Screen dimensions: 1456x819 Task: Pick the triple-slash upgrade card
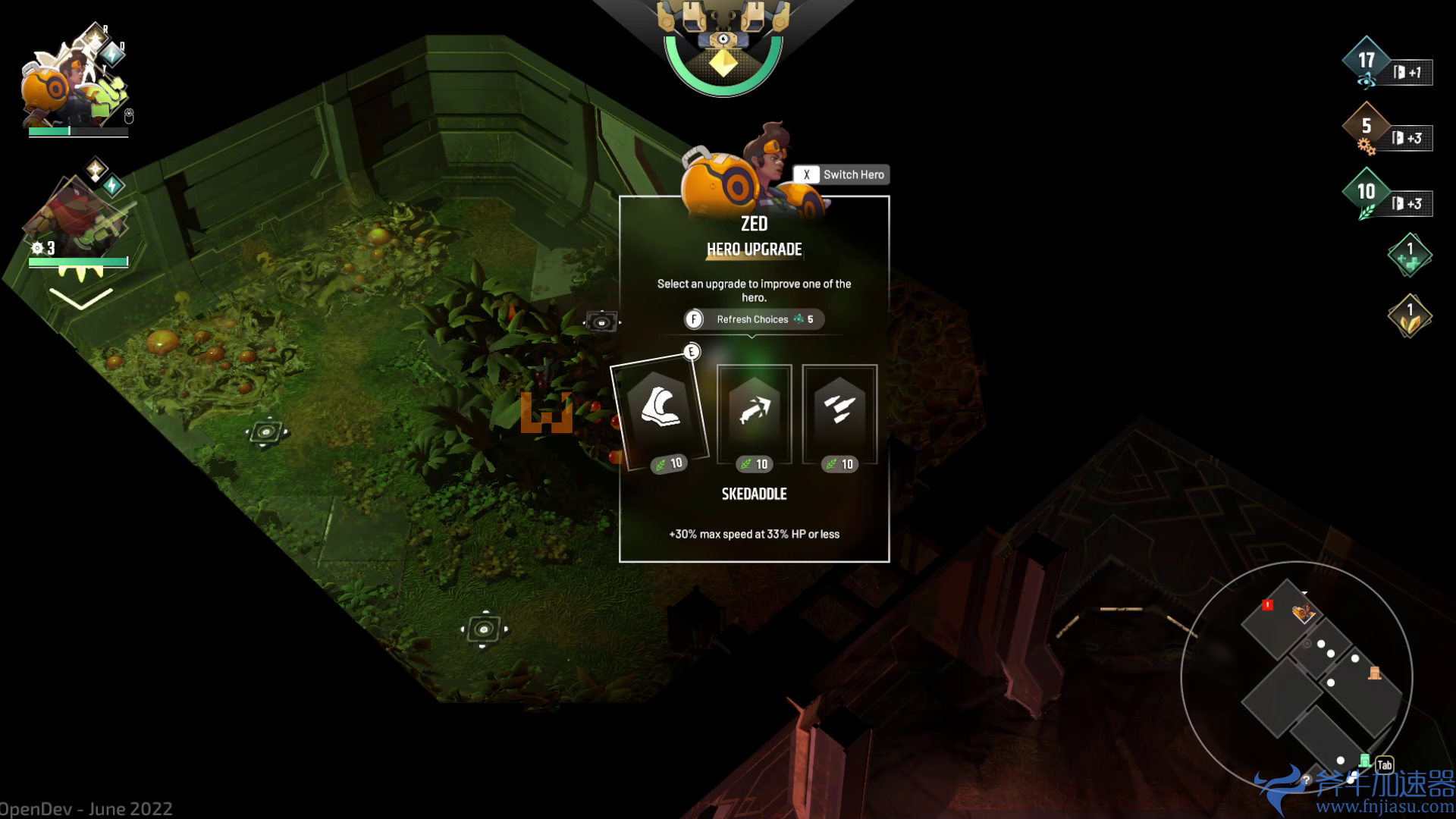pyautogui.click(x=839, y=413)
